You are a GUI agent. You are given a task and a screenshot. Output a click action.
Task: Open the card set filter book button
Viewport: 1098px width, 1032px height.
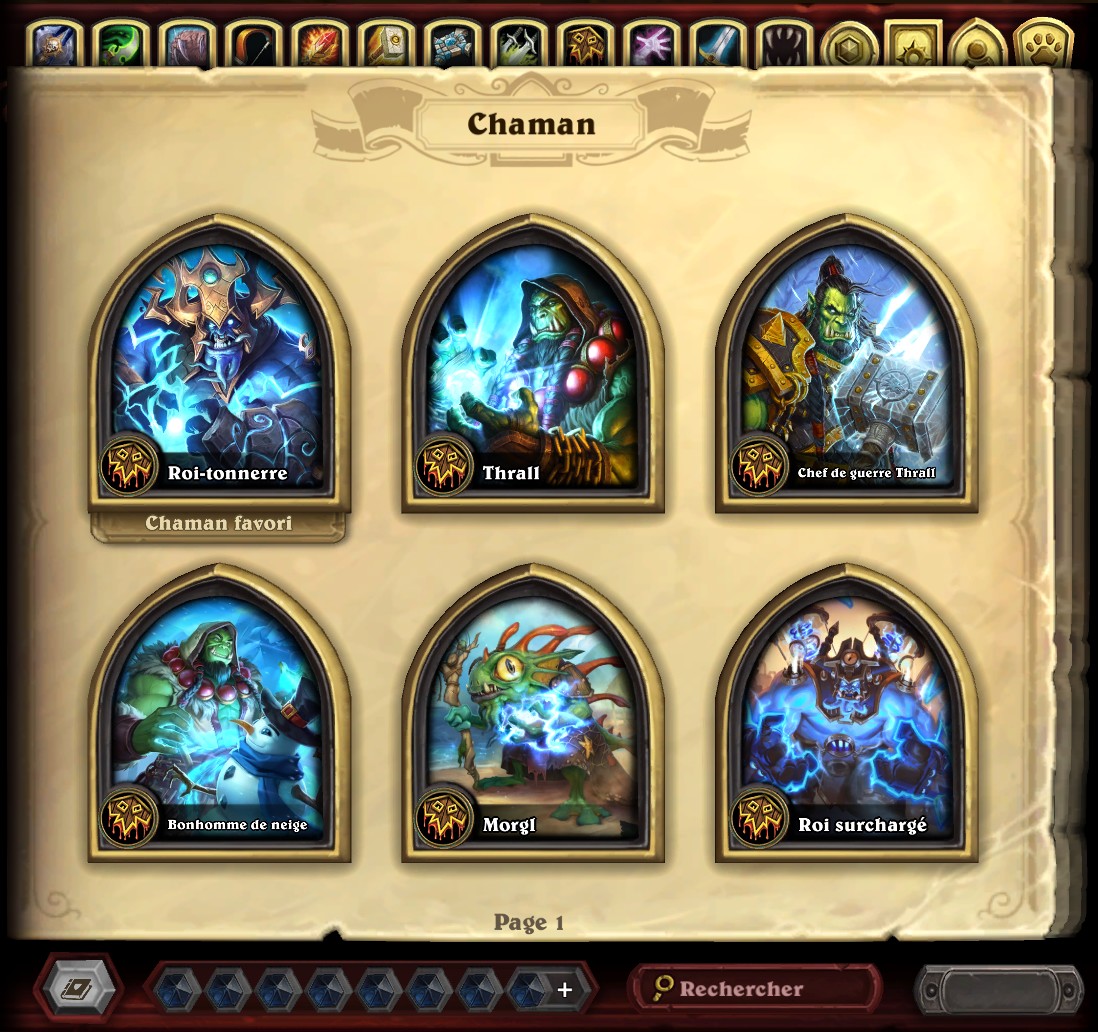click(x=78, y=989)
